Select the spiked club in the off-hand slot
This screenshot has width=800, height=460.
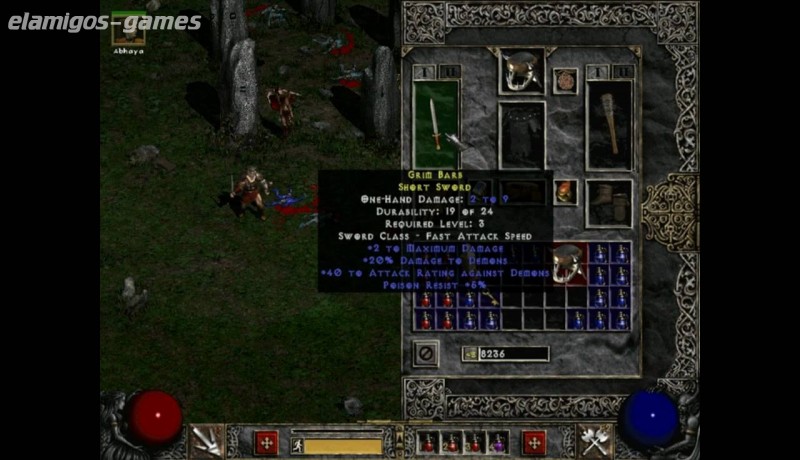point(609,123)
